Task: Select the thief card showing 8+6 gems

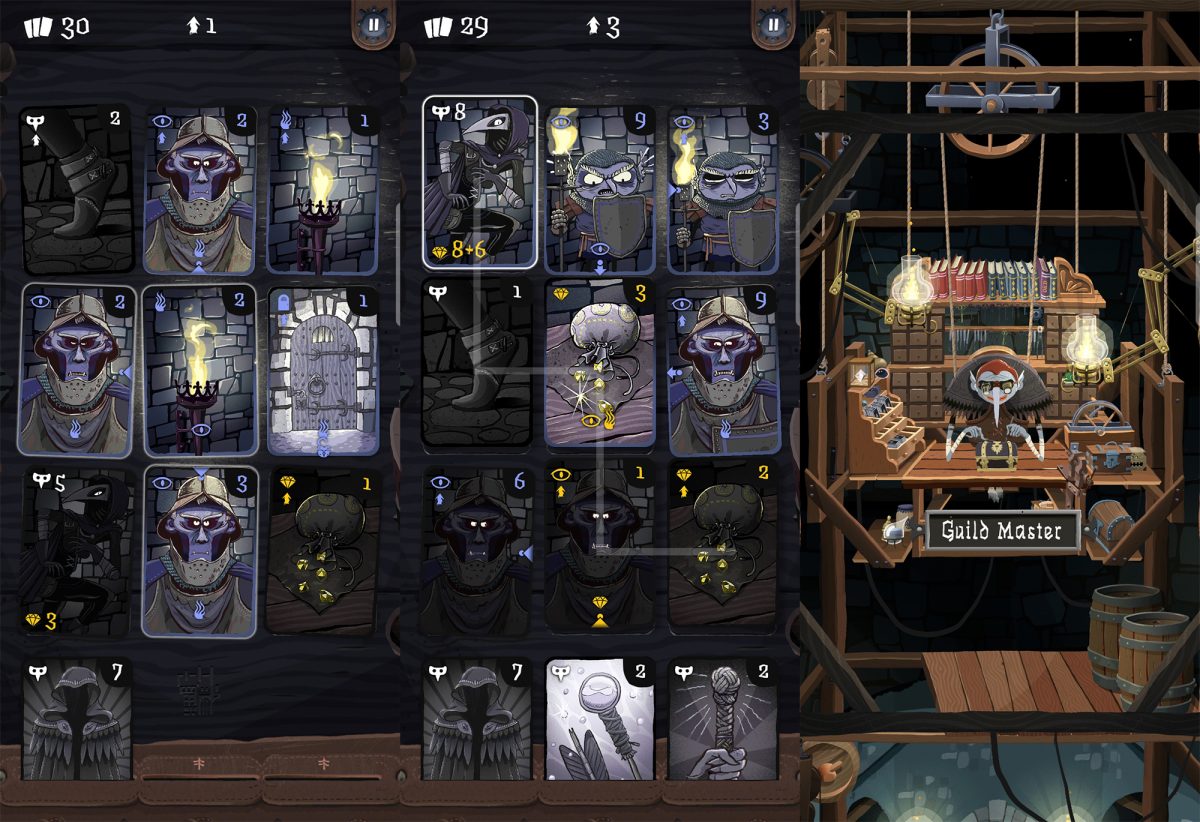Action: (x=480, y=181)
